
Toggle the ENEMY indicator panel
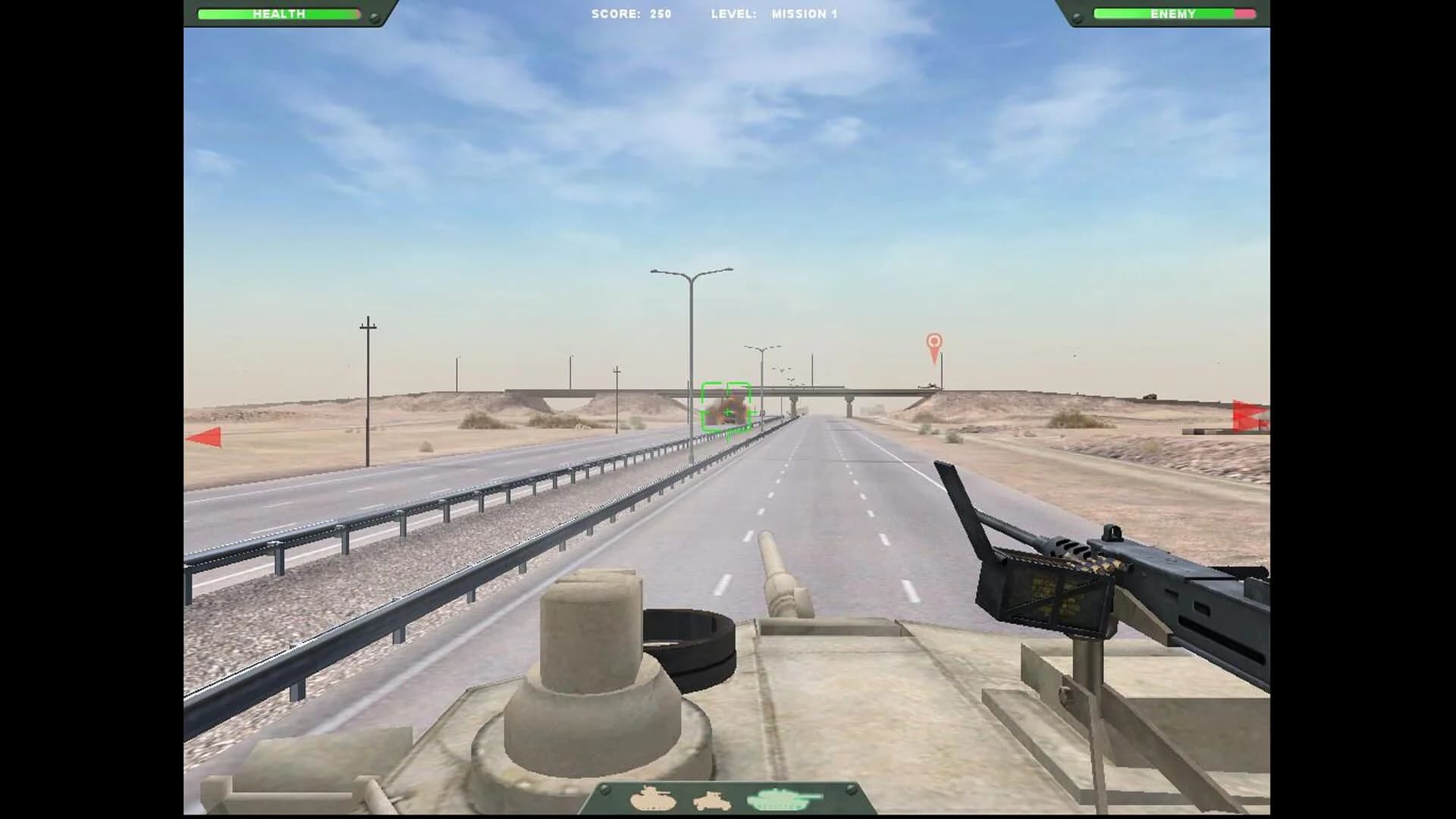1173,13
